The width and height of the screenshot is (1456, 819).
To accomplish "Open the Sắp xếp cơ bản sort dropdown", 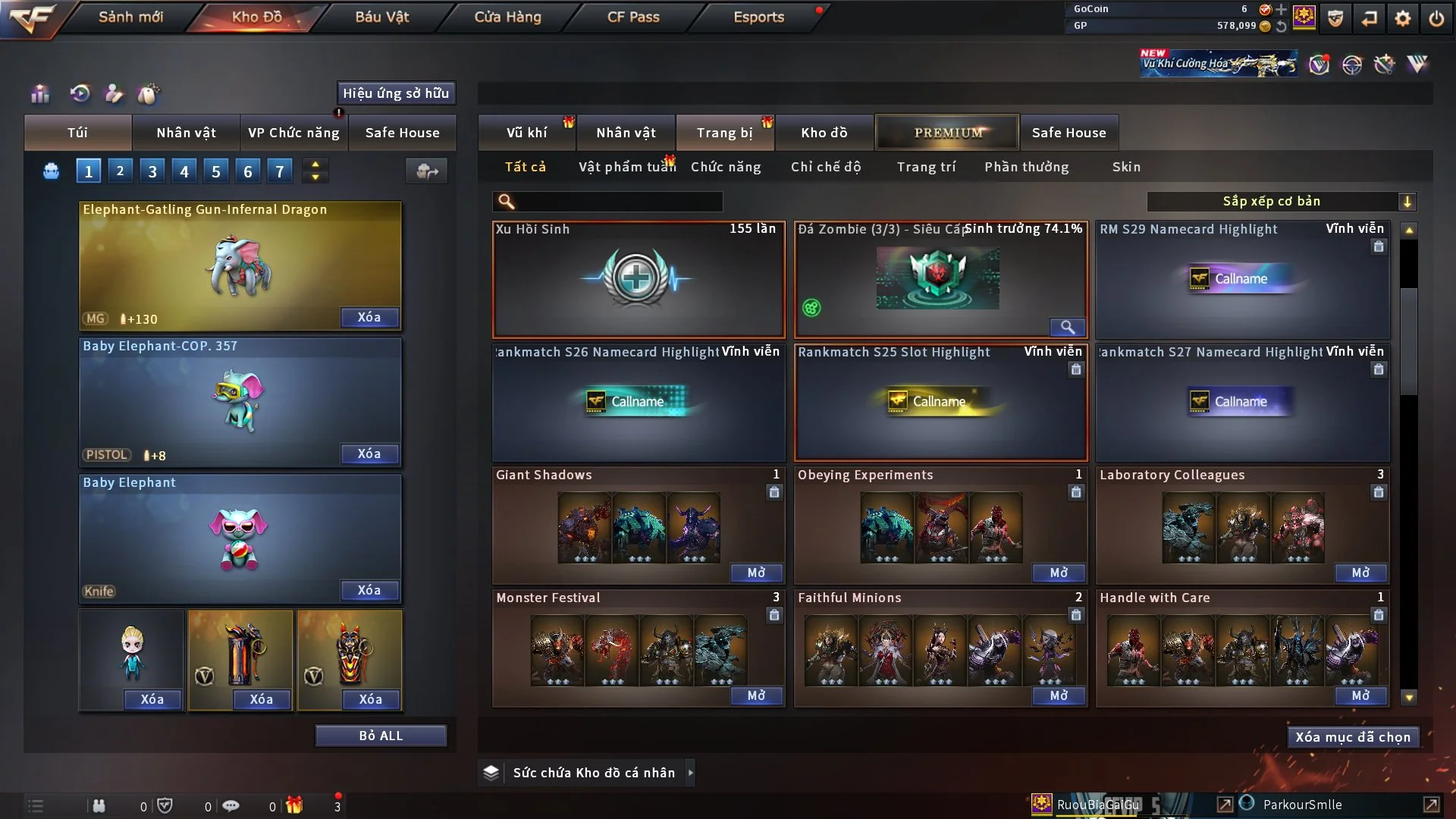I will coord(1281,201).
